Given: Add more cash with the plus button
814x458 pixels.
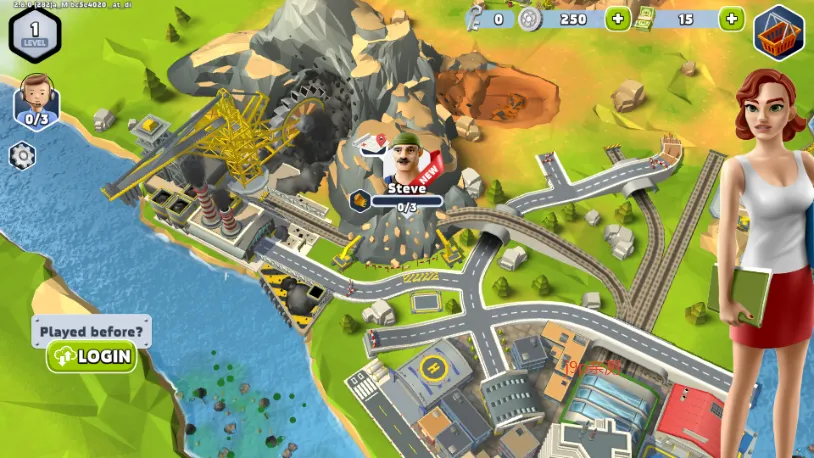Looking at the screenshot, I should click(732, 19).
